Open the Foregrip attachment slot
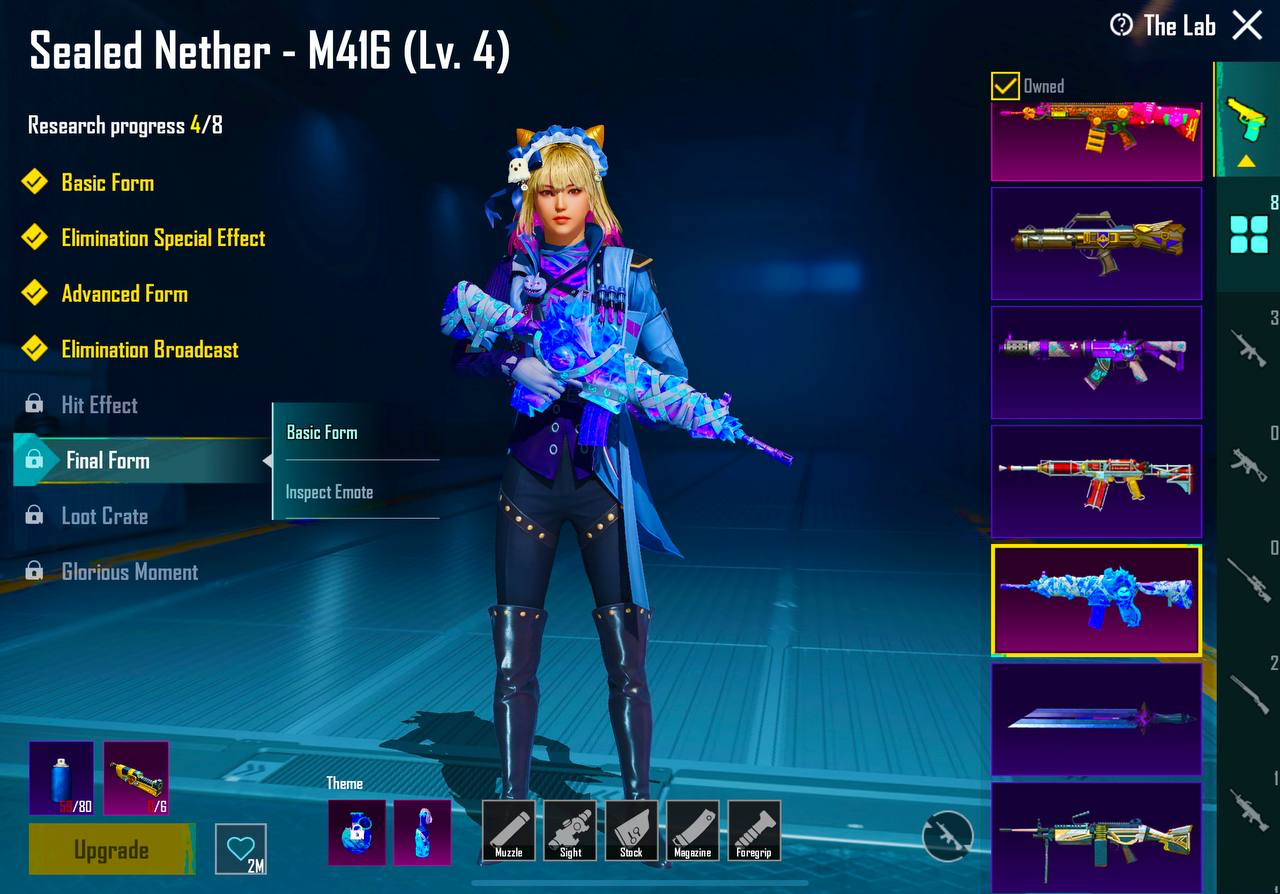This screenshot has height=894, width=1280. tap(754, 830)
